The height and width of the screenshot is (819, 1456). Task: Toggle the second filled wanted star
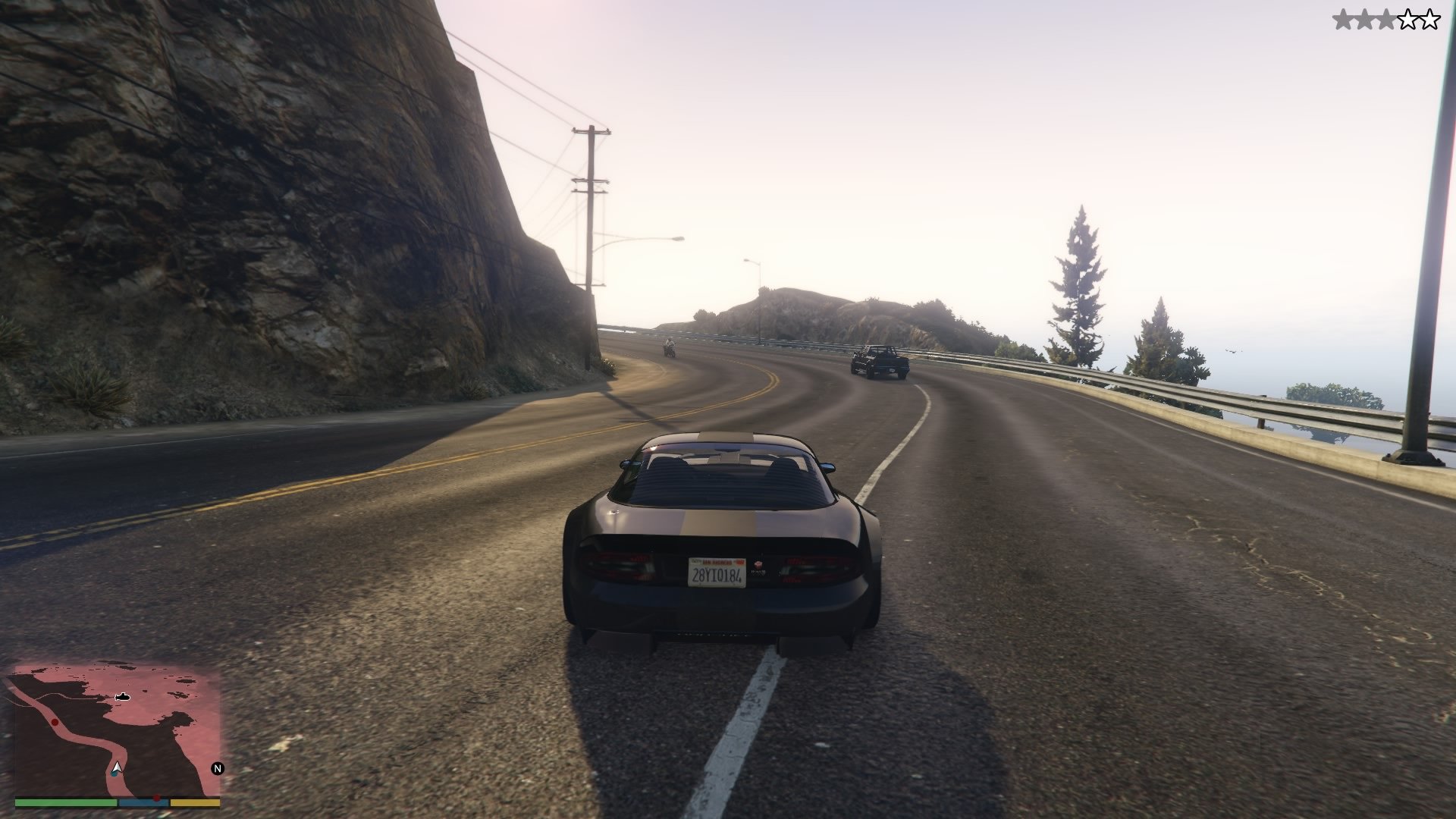coord(1365,20)
